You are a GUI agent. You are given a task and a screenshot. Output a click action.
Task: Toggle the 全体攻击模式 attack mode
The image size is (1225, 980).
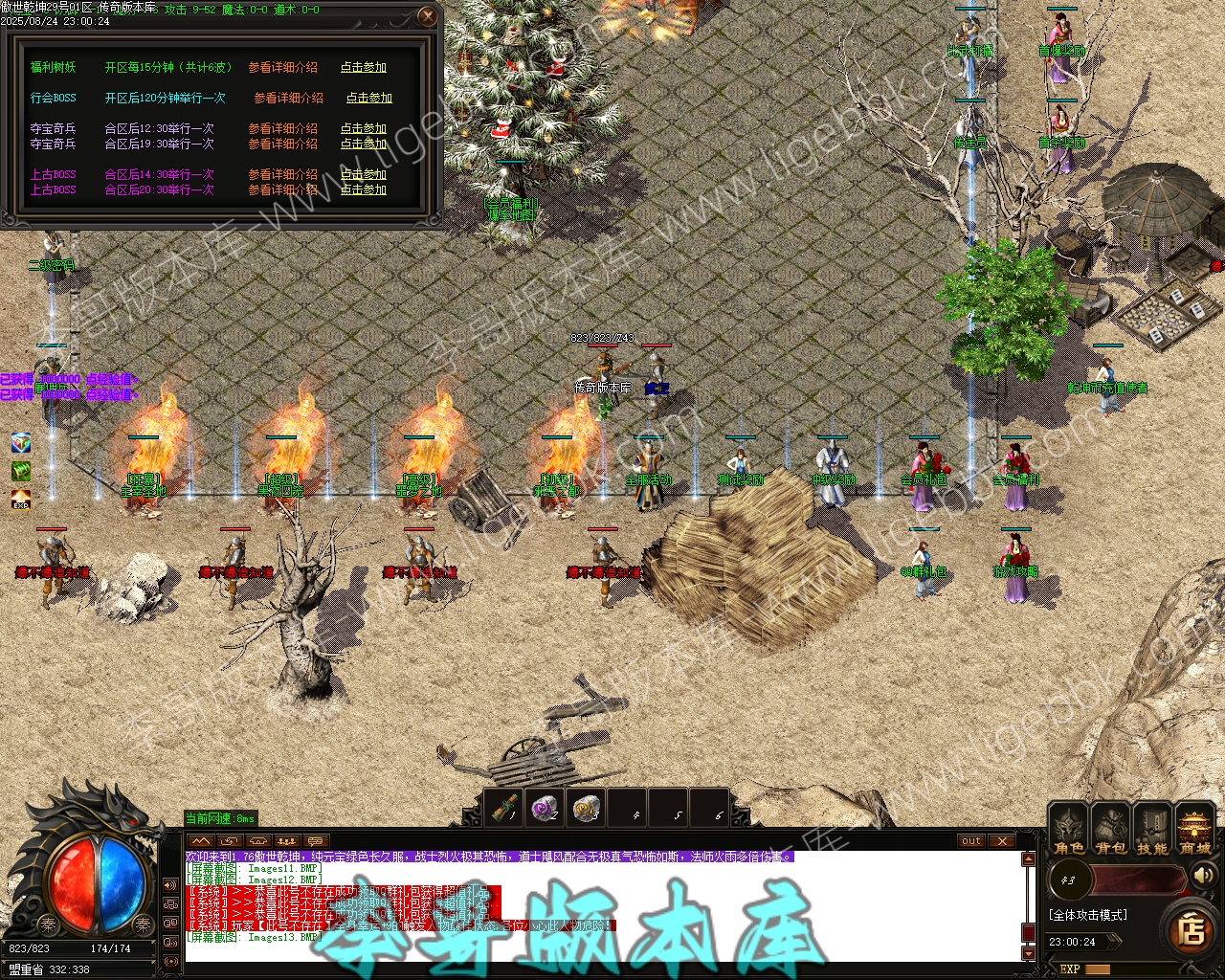point(1087,915)
